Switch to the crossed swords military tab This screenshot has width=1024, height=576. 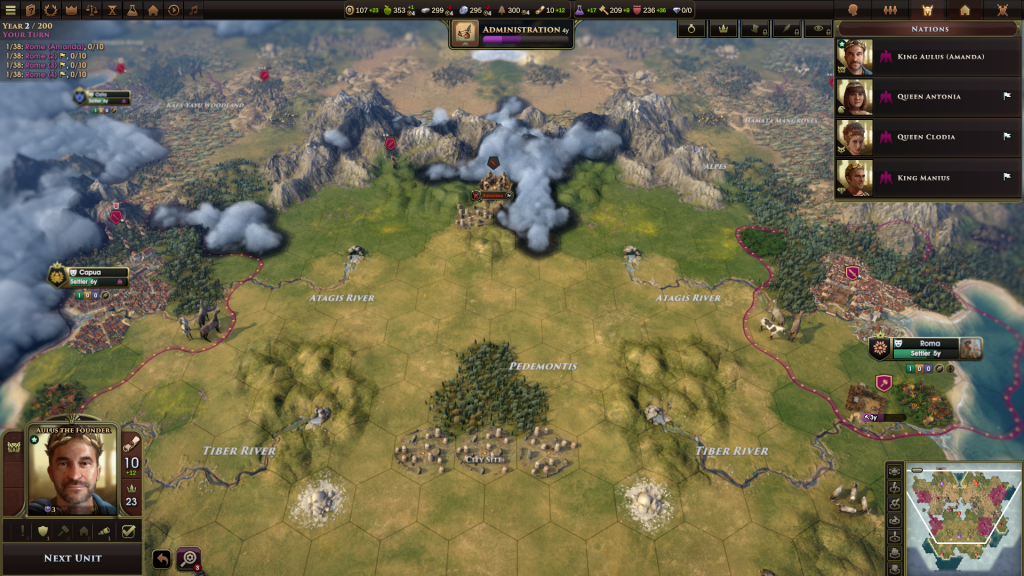tap(1001, 10)
